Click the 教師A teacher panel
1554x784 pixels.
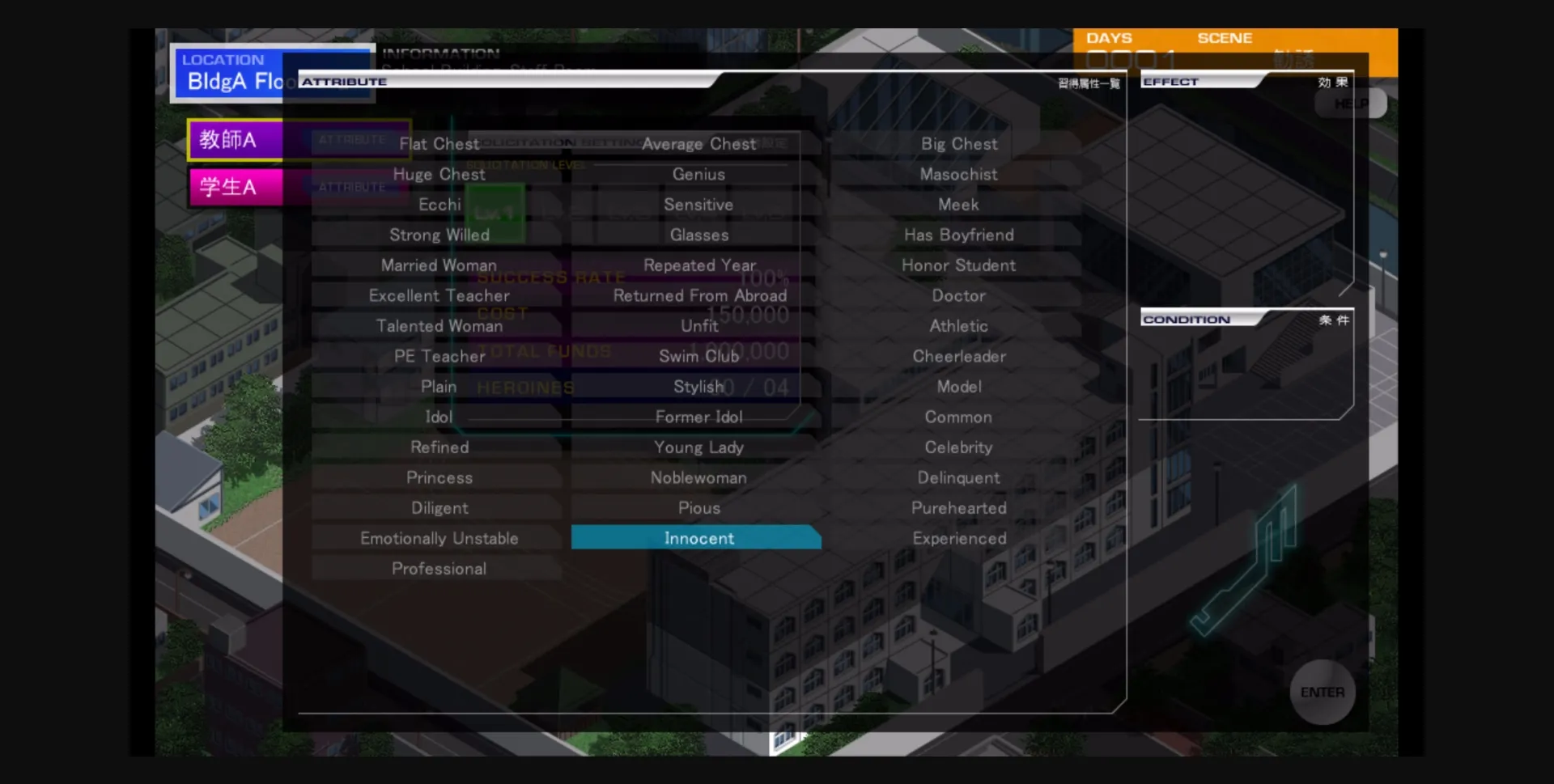pyautogui.click(x=233, y=139)
